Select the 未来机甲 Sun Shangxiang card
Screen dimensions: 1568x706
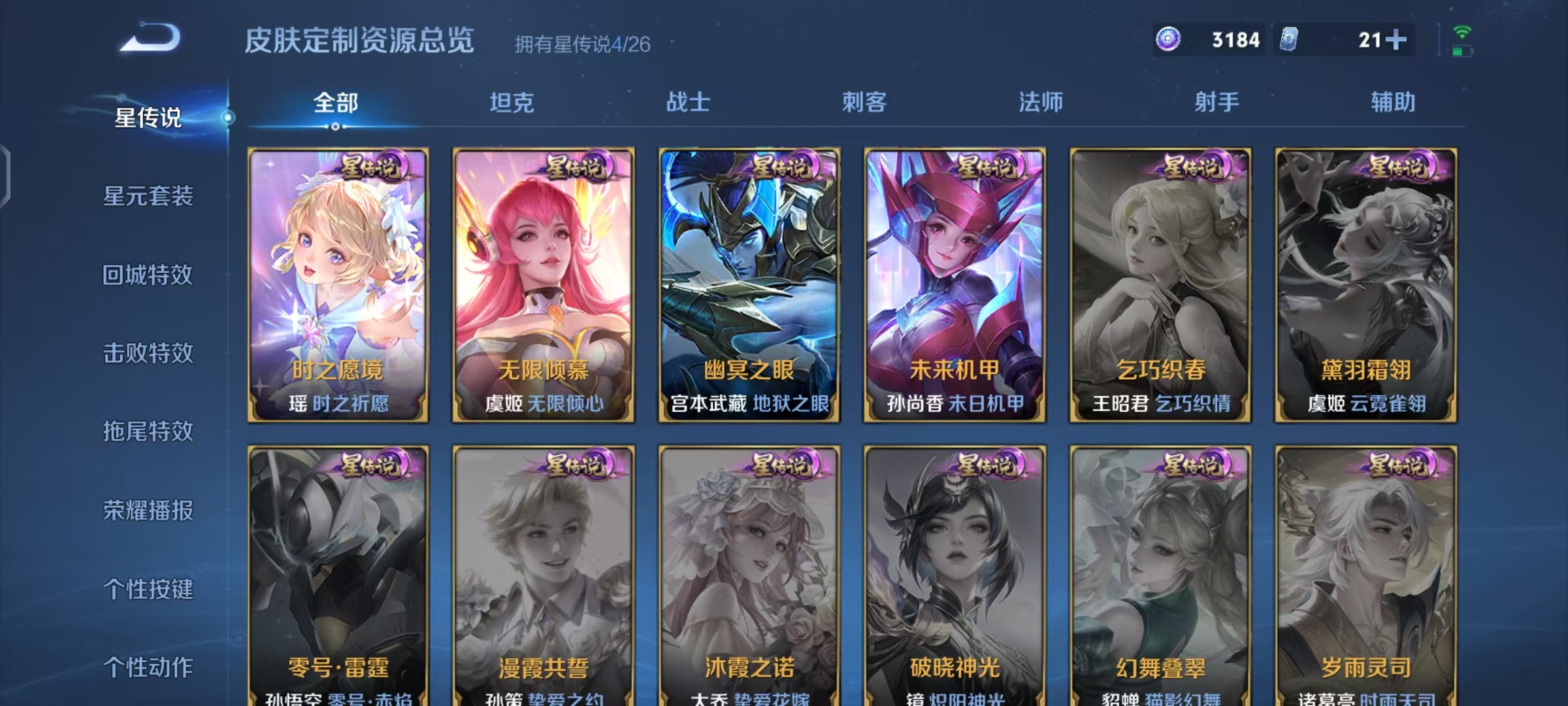pyautogui.click(x=954, y=281)
